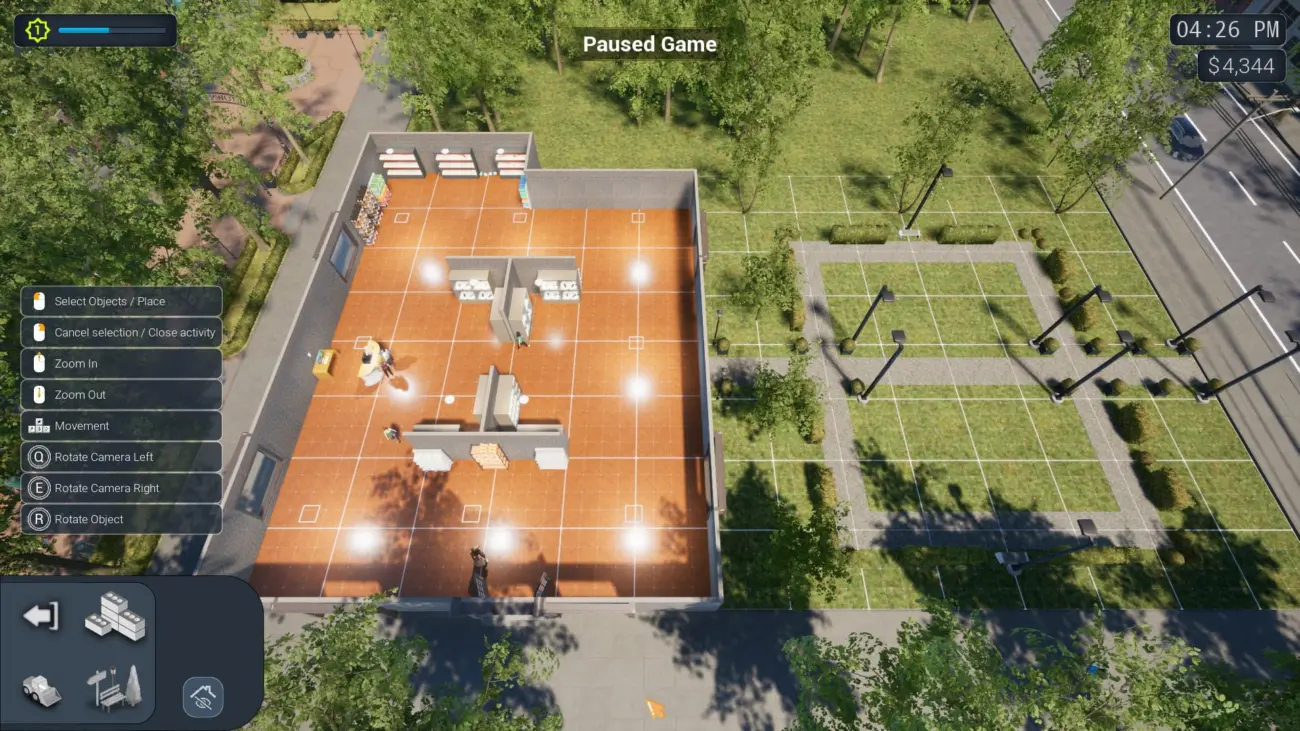Click the back arrow to exit the build menu

38,617
